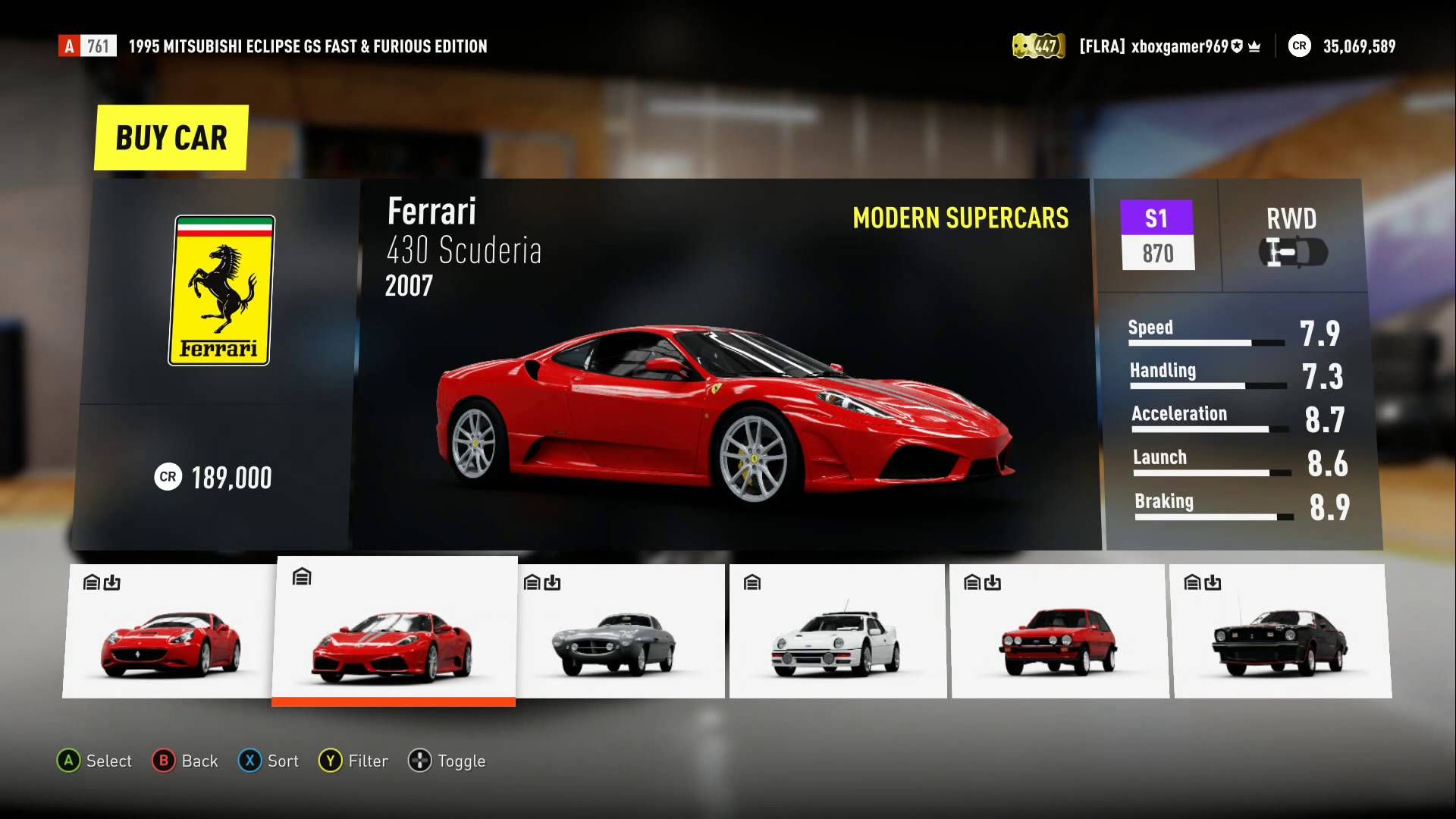The image size is (1456, 819).
Task: Click the crown icon beside xboxgamer969
Action: [x=1255, y=45]
